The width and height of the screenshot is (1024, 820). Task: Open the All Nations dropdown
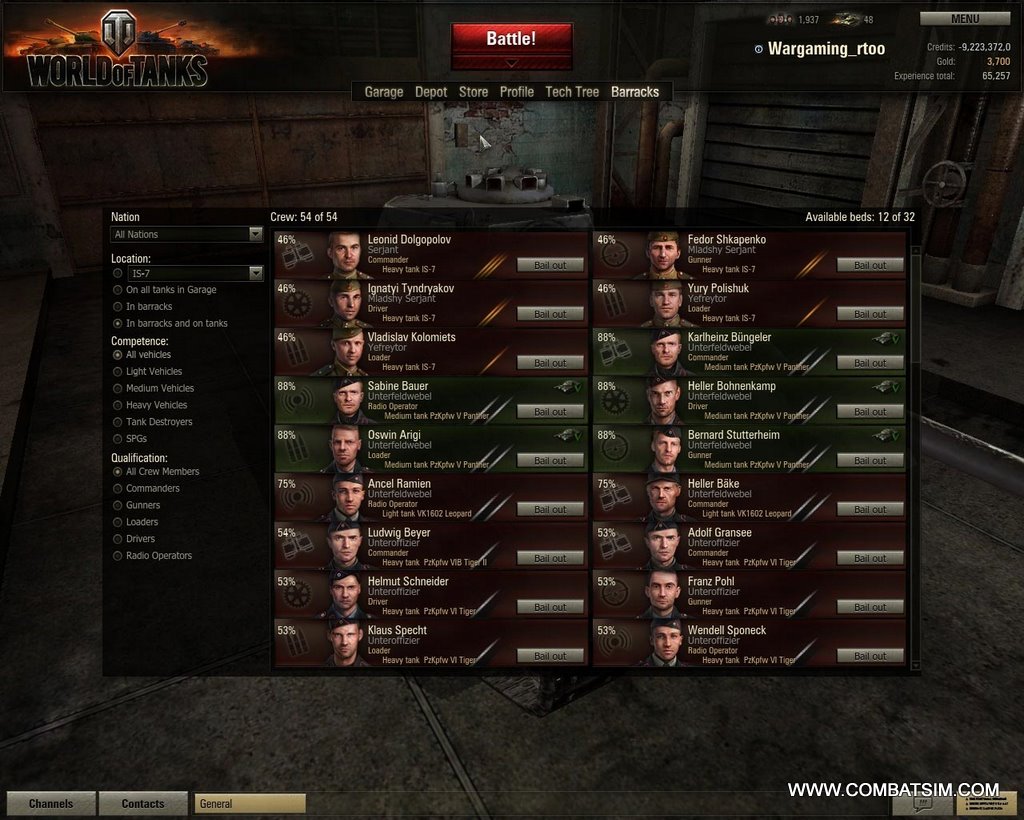click(186, 234)
